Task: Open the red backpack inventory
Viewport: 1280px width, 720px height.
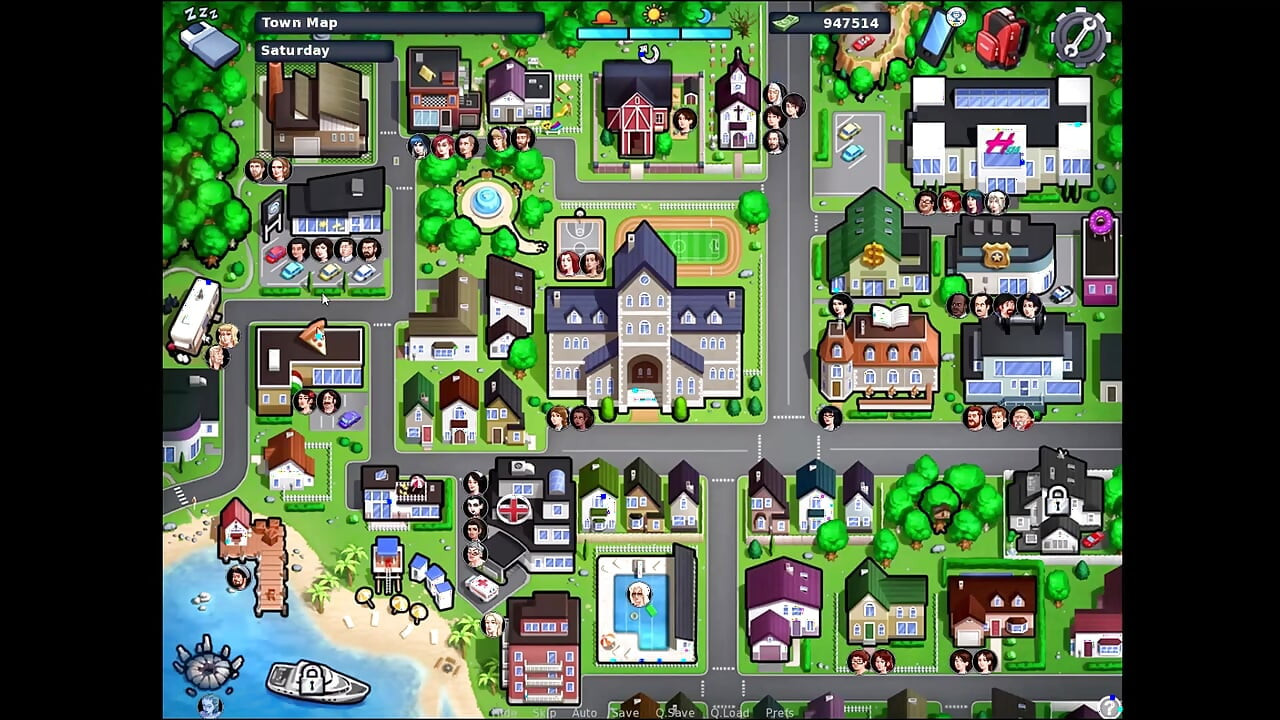Action: (1001, 38)
